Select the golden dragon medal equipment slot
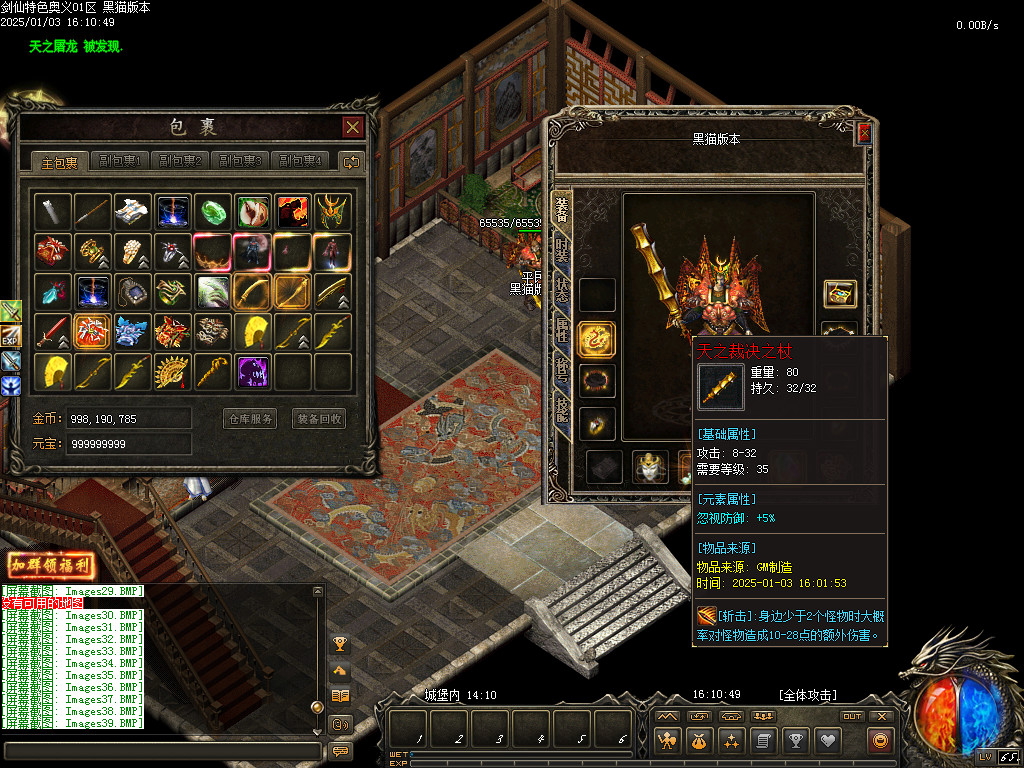 [597, 340]
